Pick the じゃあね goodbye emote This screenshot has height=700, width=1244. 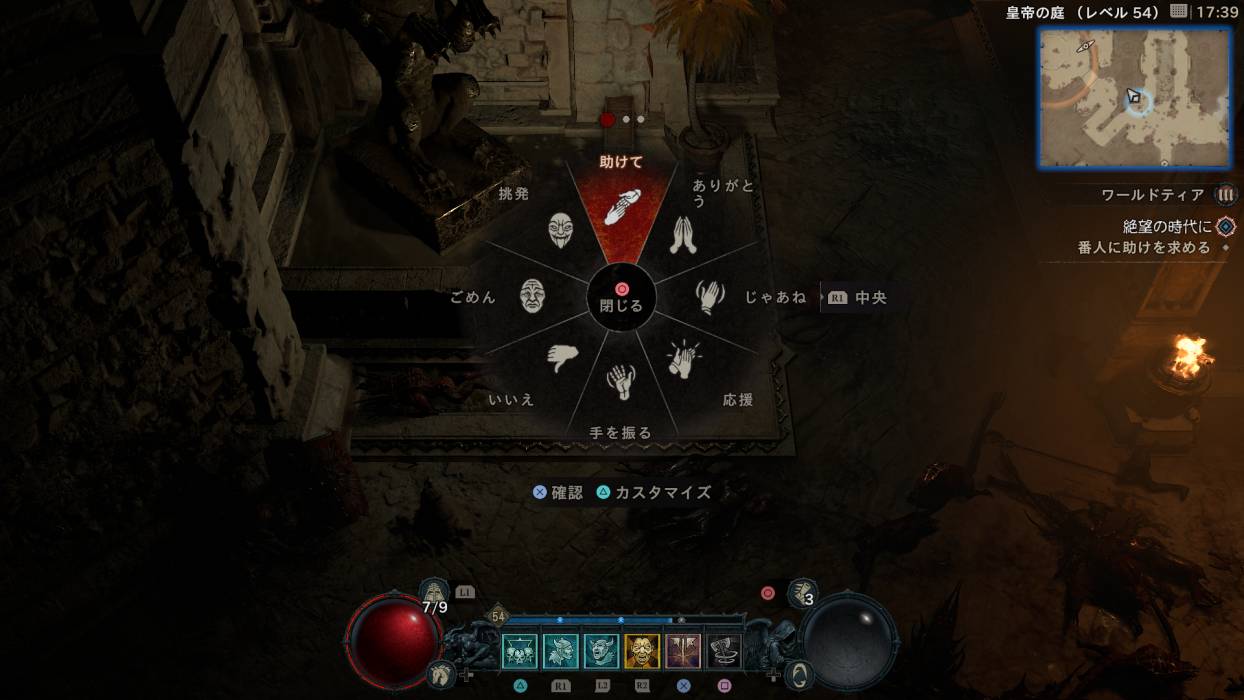709,296
